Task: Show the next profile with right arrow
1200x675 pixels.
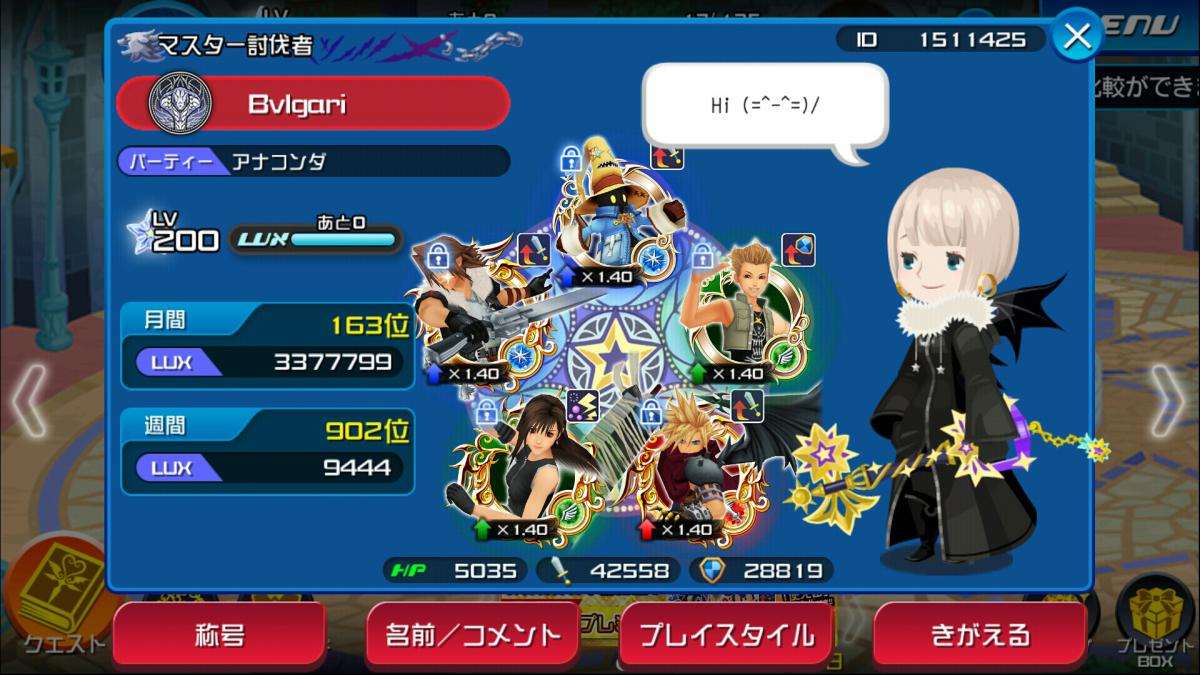Action: point(1167,400)
